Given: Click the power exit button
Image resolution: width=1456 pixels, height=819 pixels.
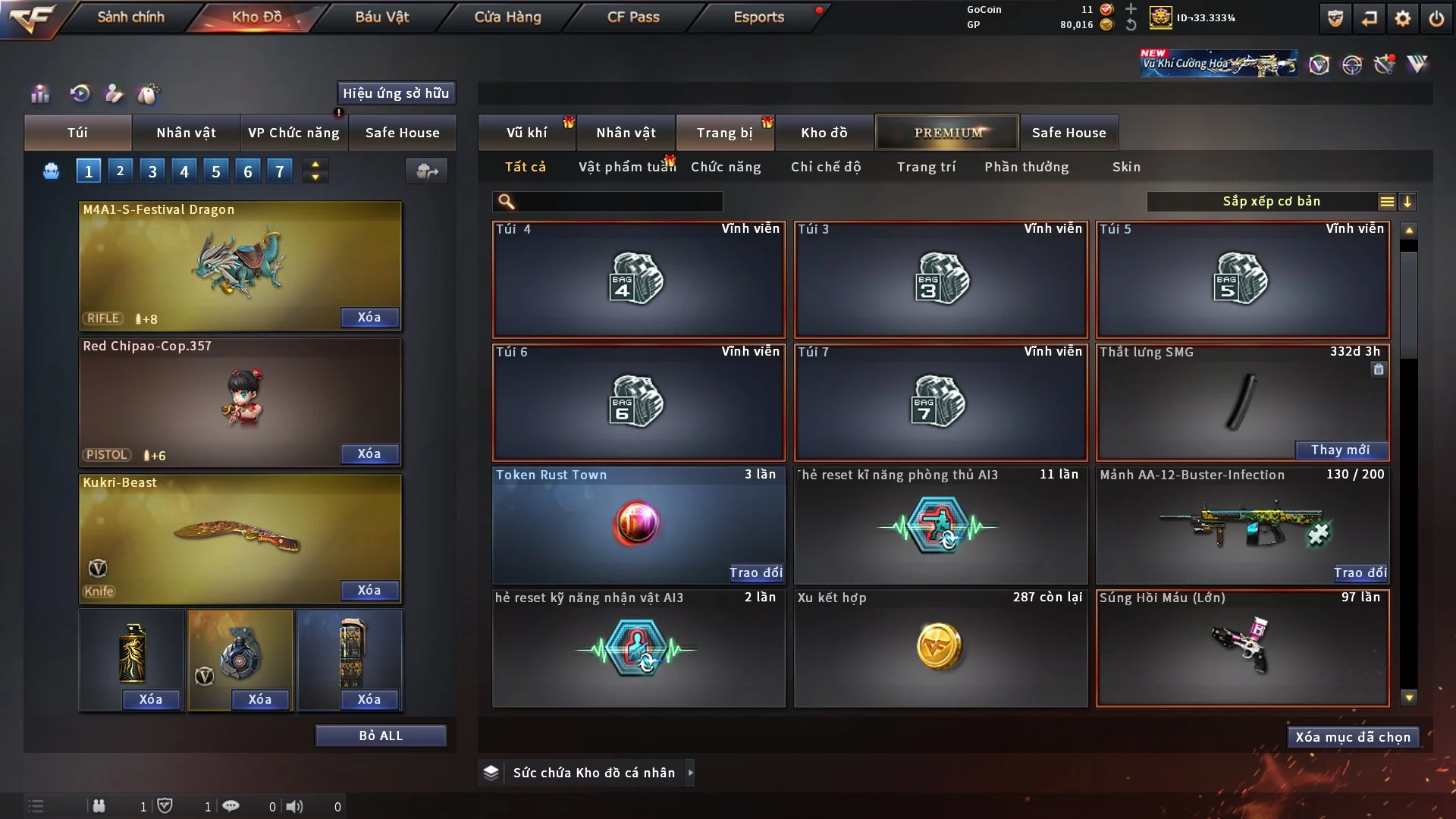Looking at the screenshot, I should pos(1436,18).
